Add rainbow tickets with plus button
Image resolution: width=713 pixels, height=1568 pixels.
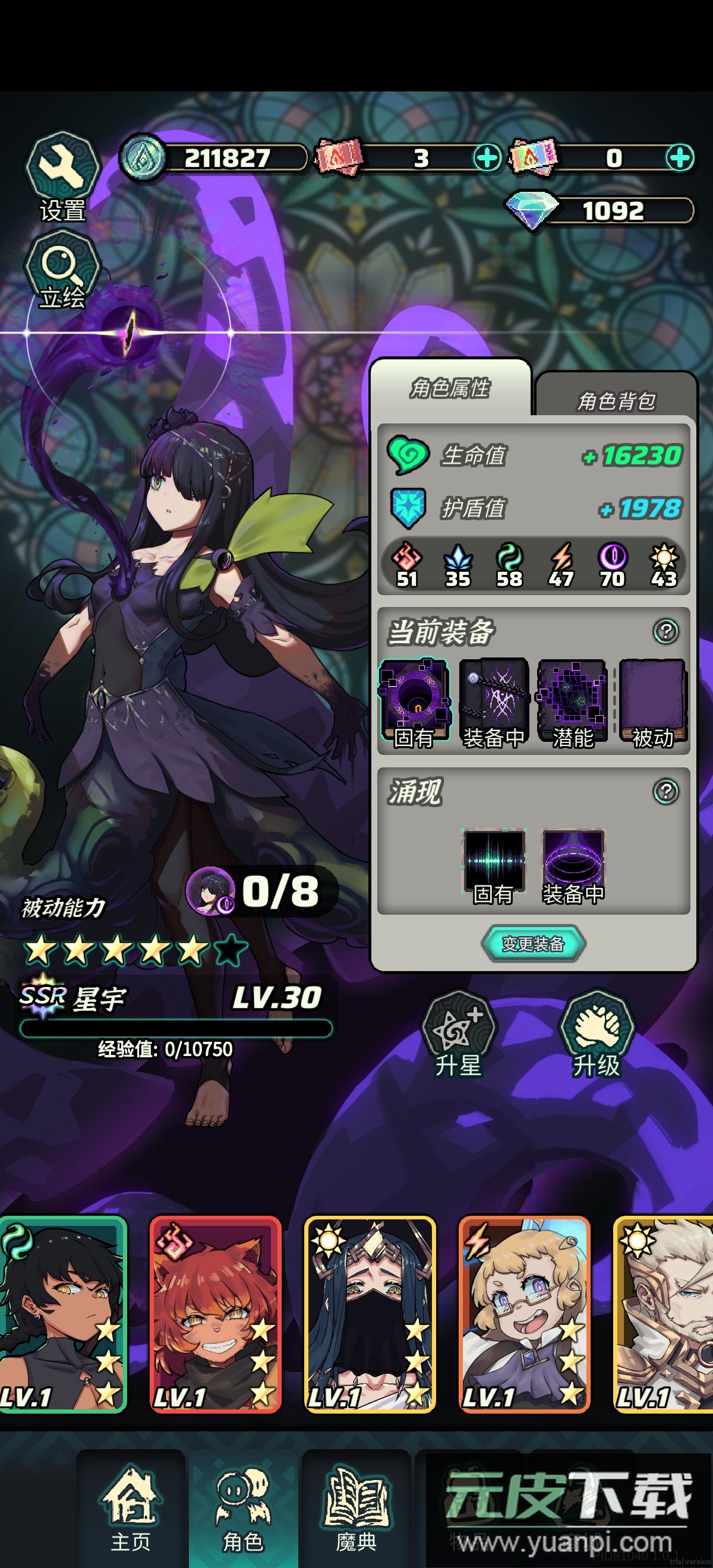(680, 158)
